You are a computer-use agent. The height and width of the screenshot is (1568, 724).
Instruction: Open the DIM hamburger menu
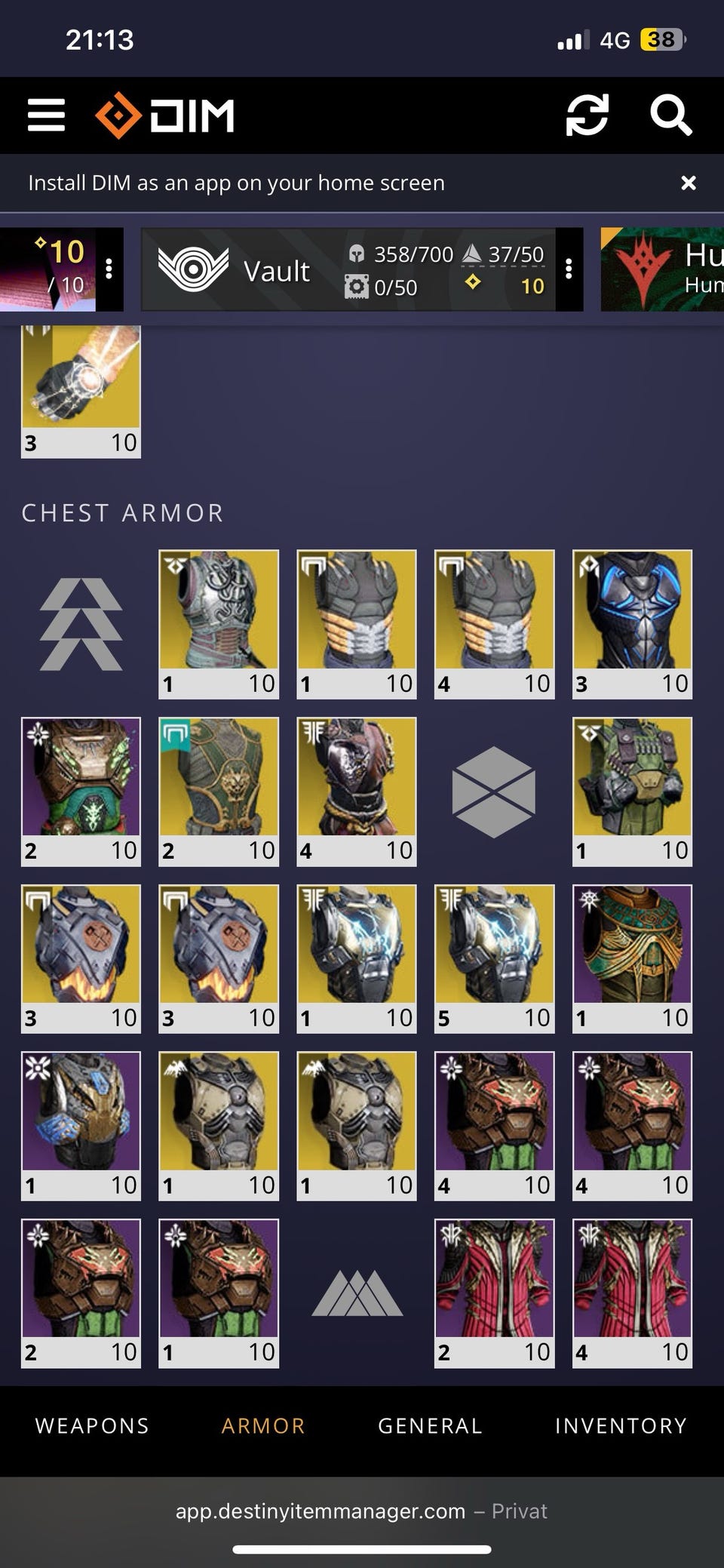pyautogui.click(x=46, y=115)
